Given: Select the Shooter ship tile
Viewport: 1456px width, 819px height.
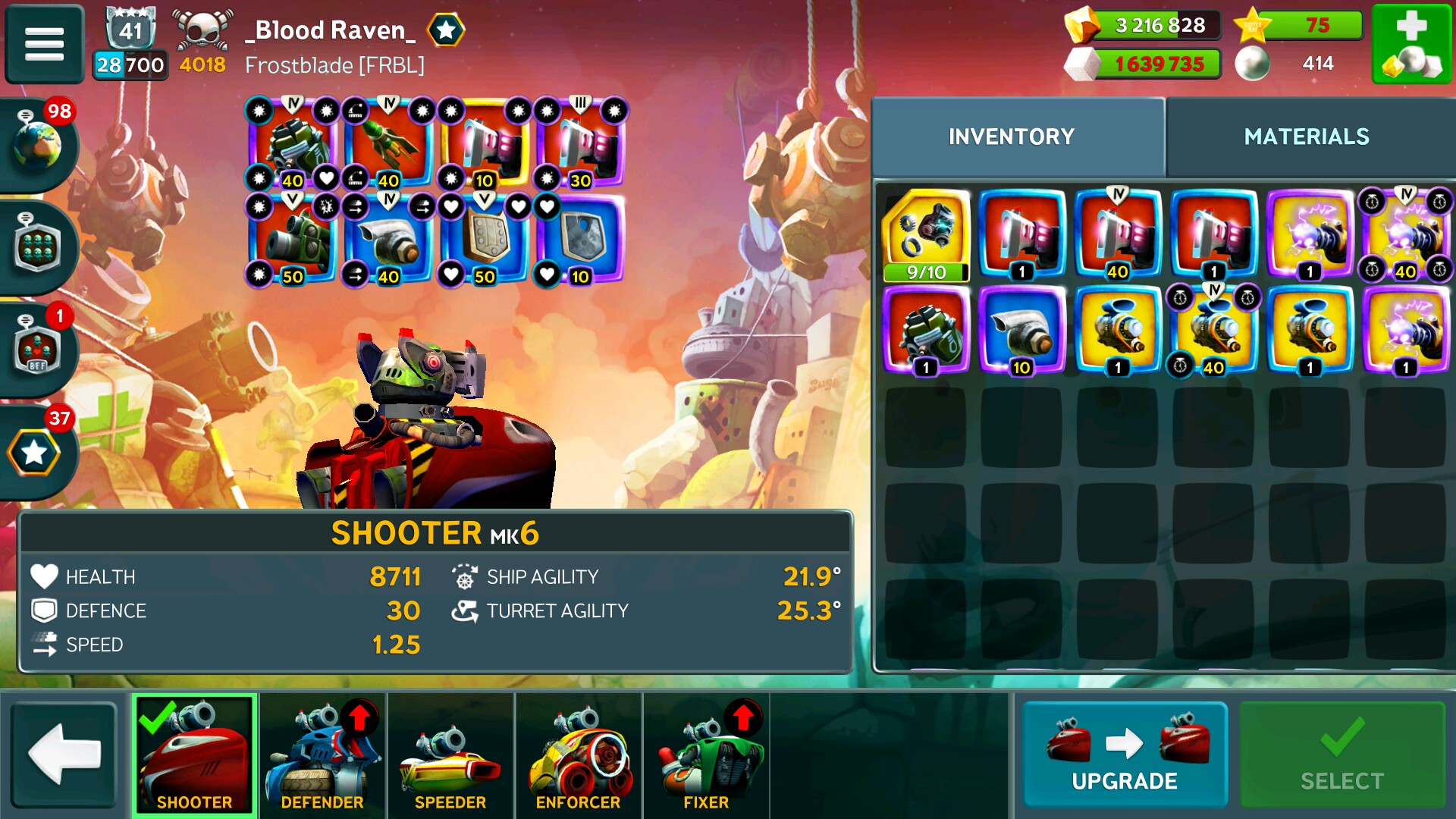Looking at the screenshot, I should coord(195,755).
